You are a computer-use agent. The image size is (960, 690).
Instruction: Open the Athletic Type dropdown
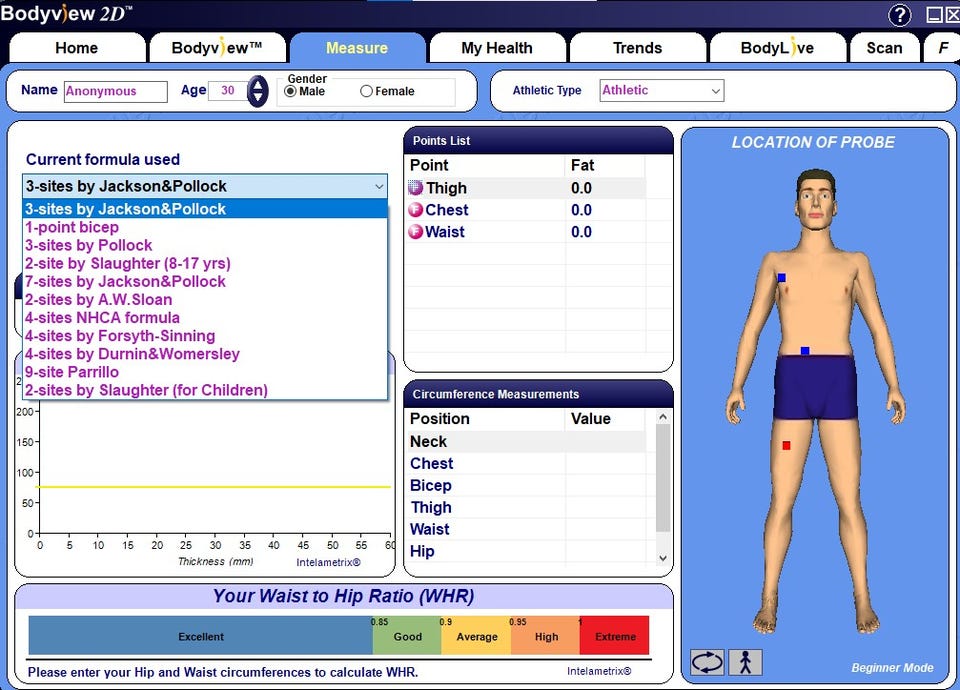(x=662, y=91)
